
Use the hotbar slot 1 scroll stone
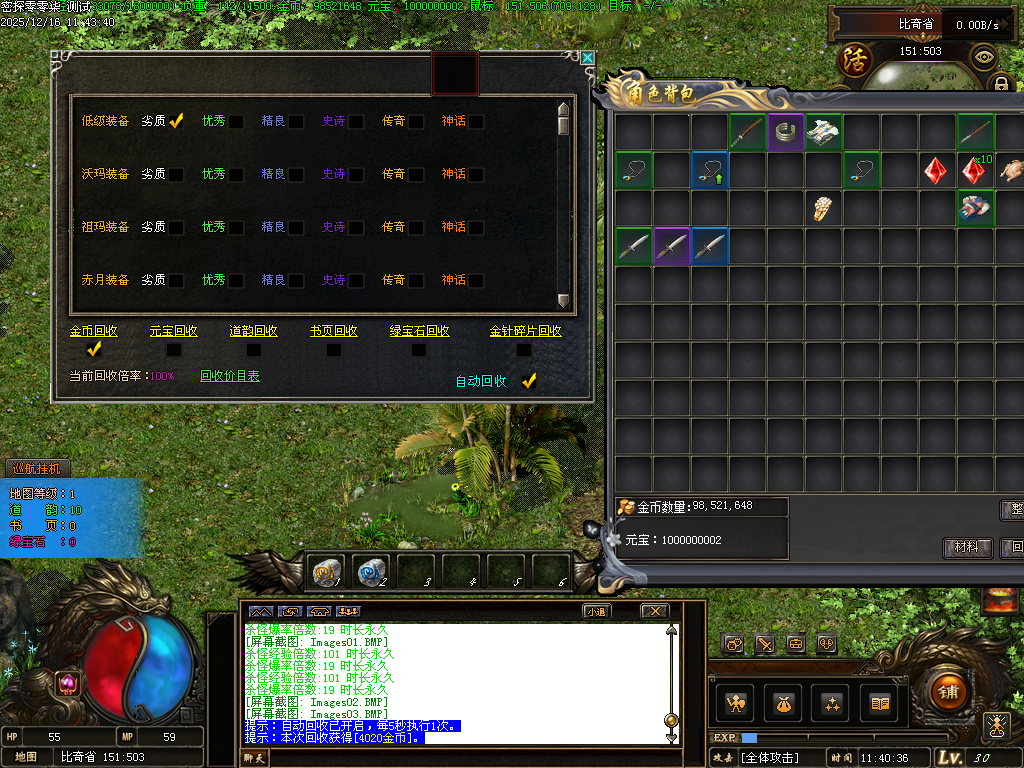(326, 572)
